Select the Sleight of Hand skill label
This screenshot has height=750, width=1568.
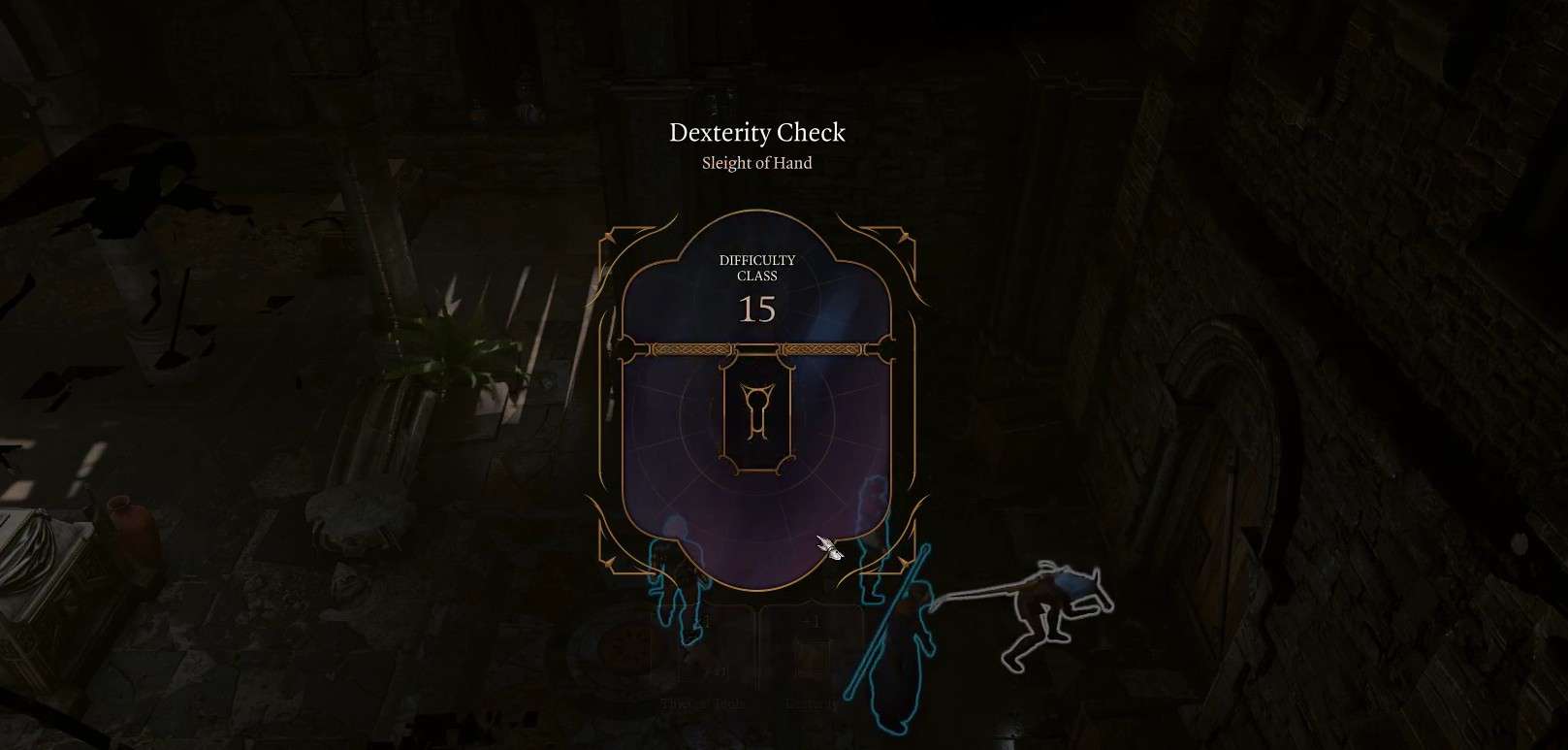(x=757, y=163)
